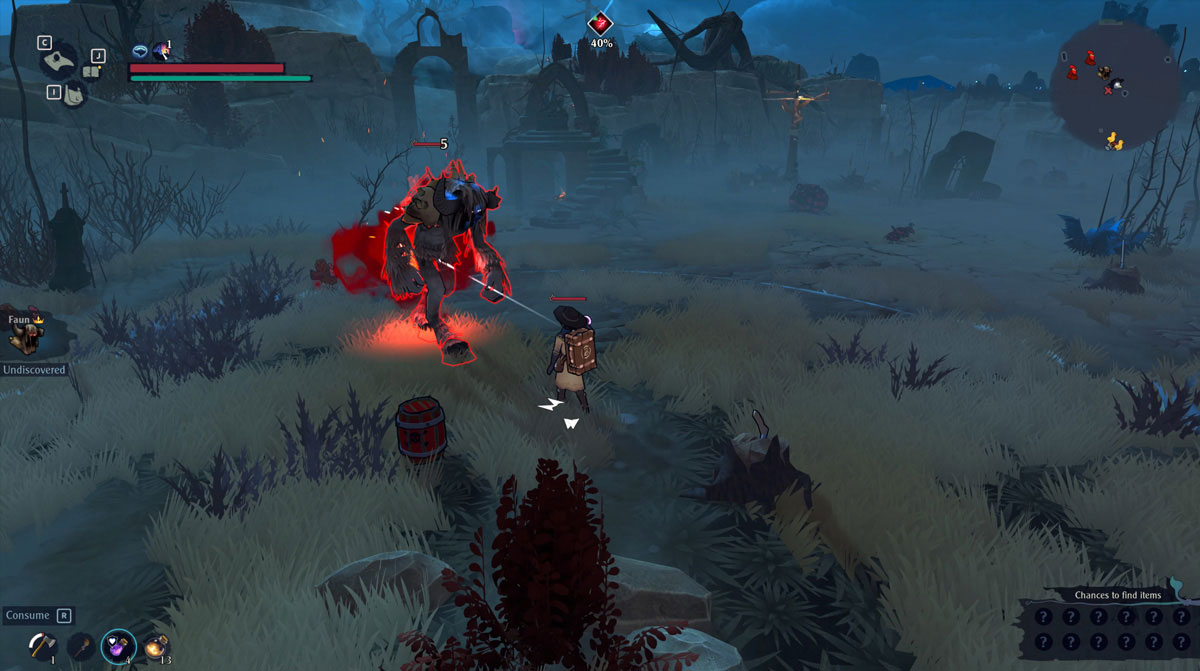Click the yellow duck markers on minimap
1200x671 pixels.
pyautogui.click(x=1113, y=141)
